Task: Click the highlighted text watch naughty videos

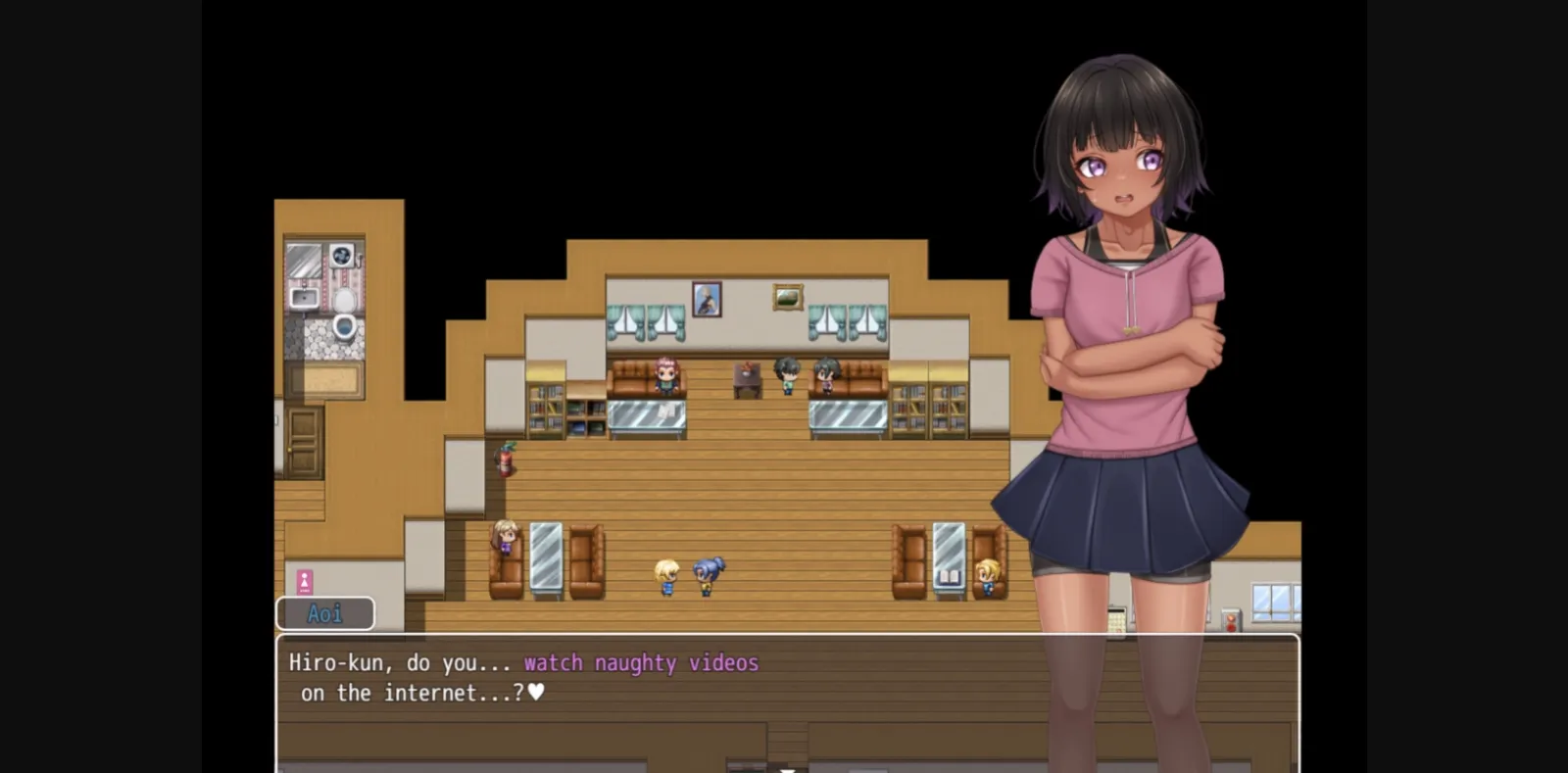Action: point(640,662)
